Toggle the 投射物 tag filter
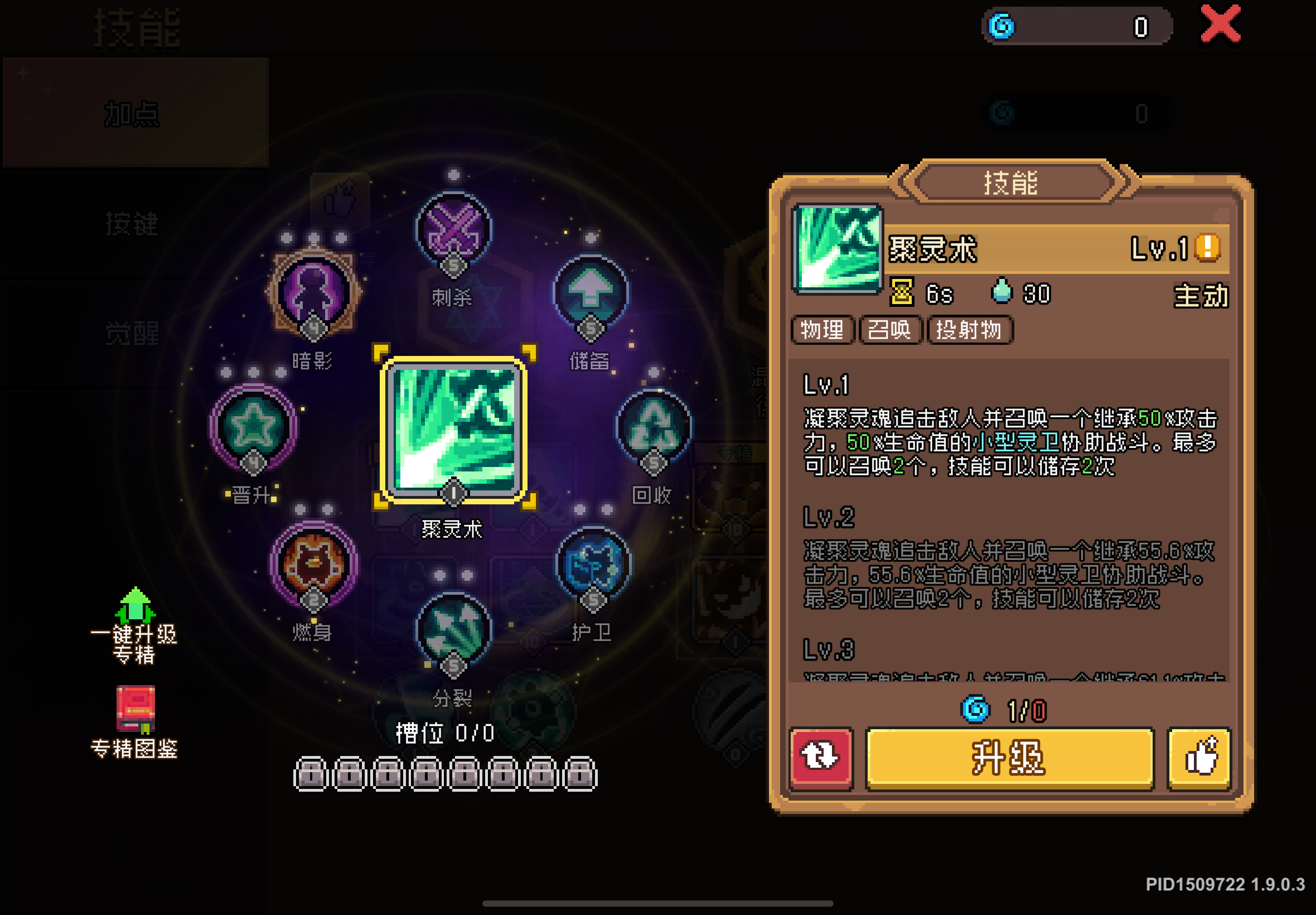 click(x=969, y=331)
